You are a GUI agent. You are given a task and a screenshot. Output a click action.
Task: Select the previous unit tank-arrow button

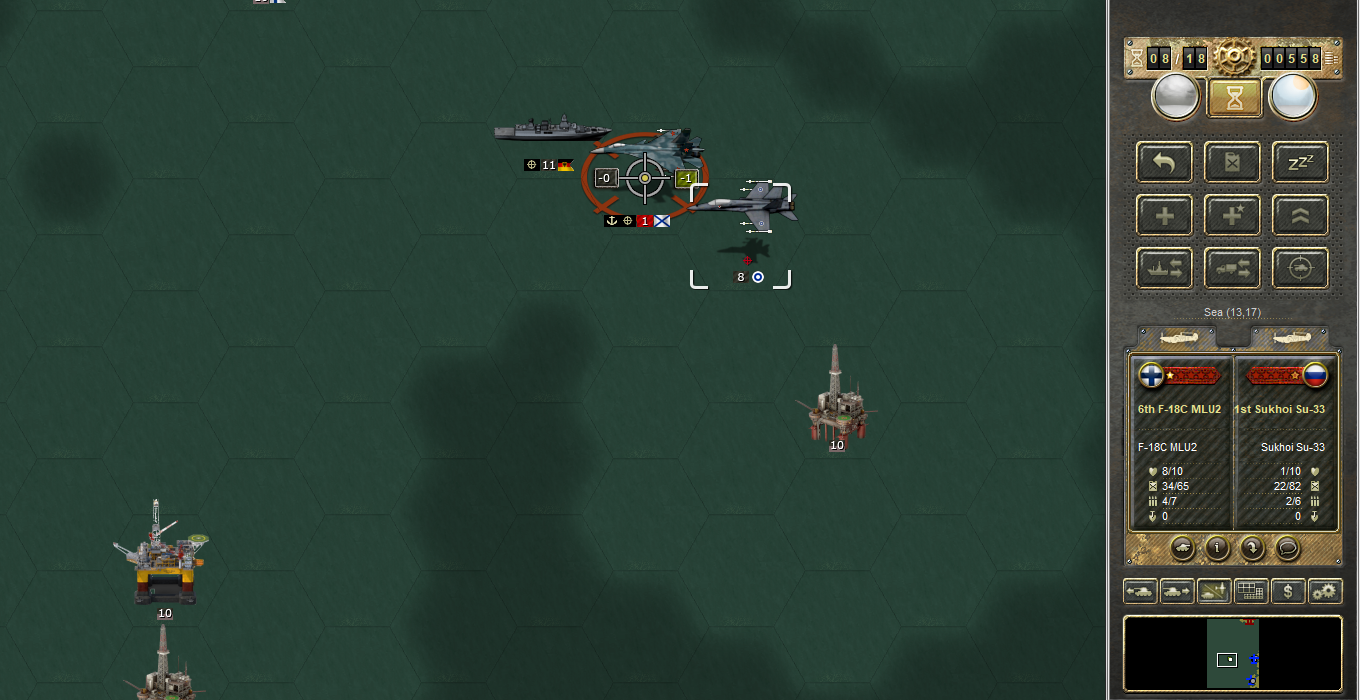tap(1140, 591)
